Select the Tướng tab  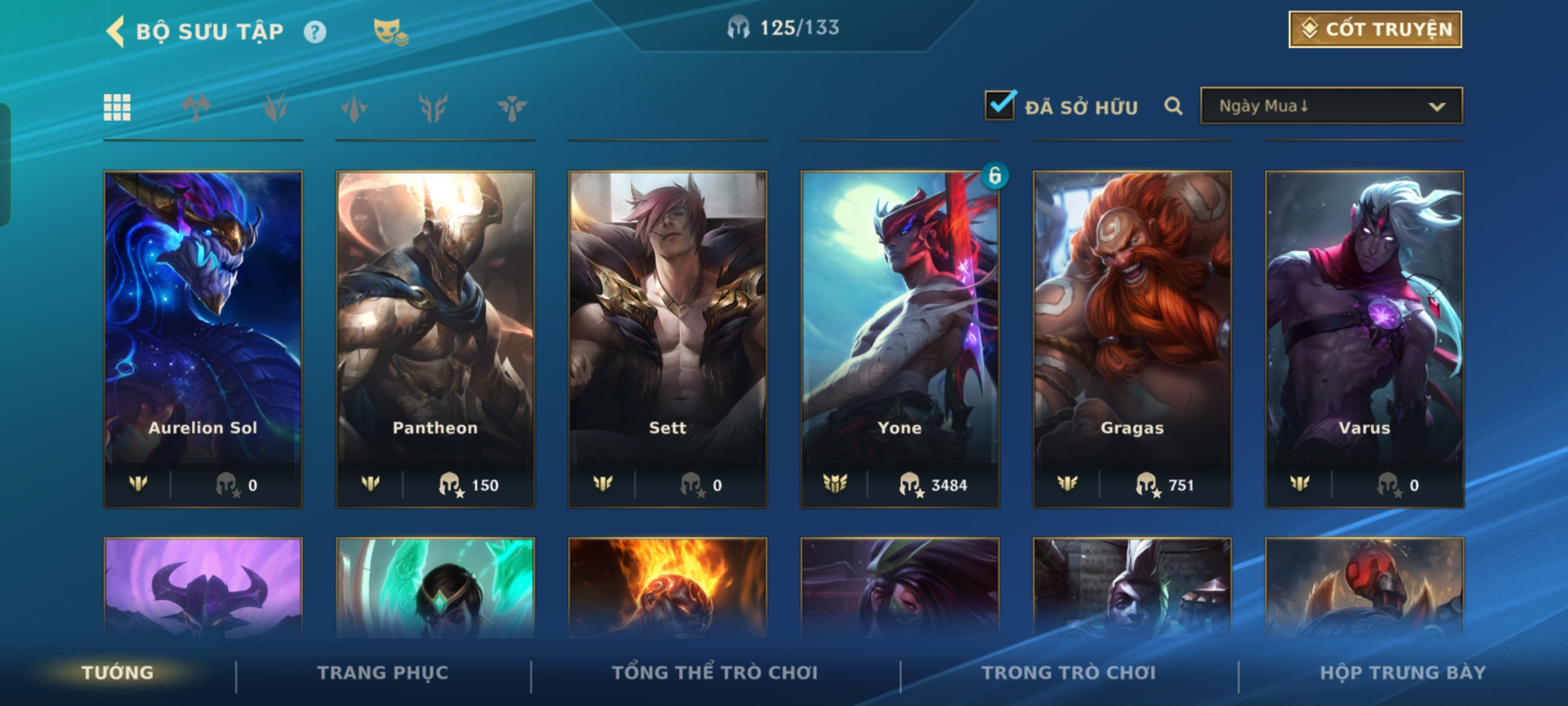click(118, 673)
